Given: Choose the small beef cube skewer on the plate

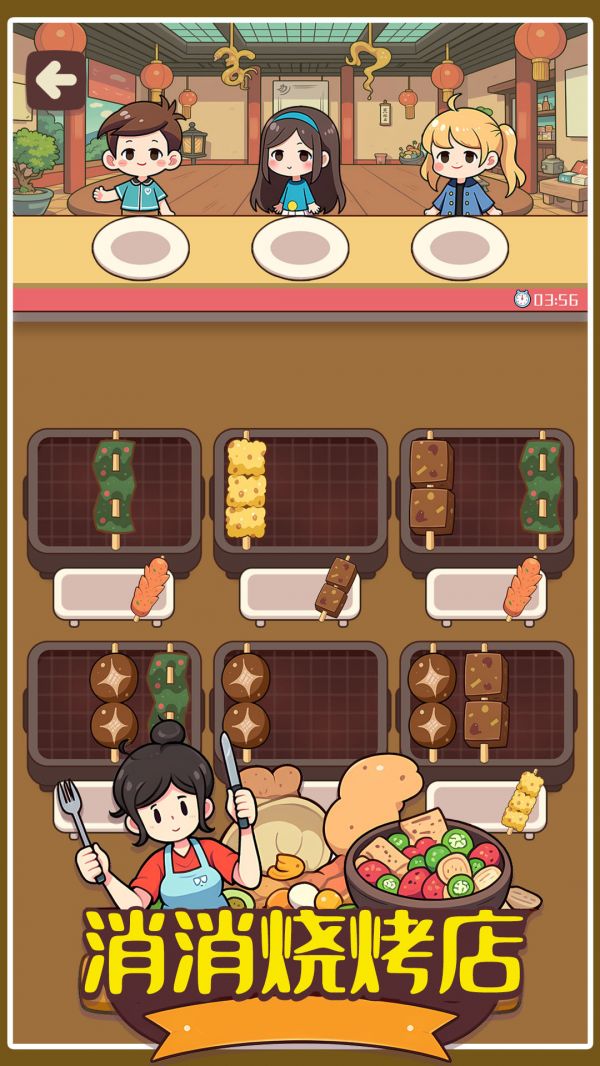Looking at the screenshot, I should [x=336, y=587].
